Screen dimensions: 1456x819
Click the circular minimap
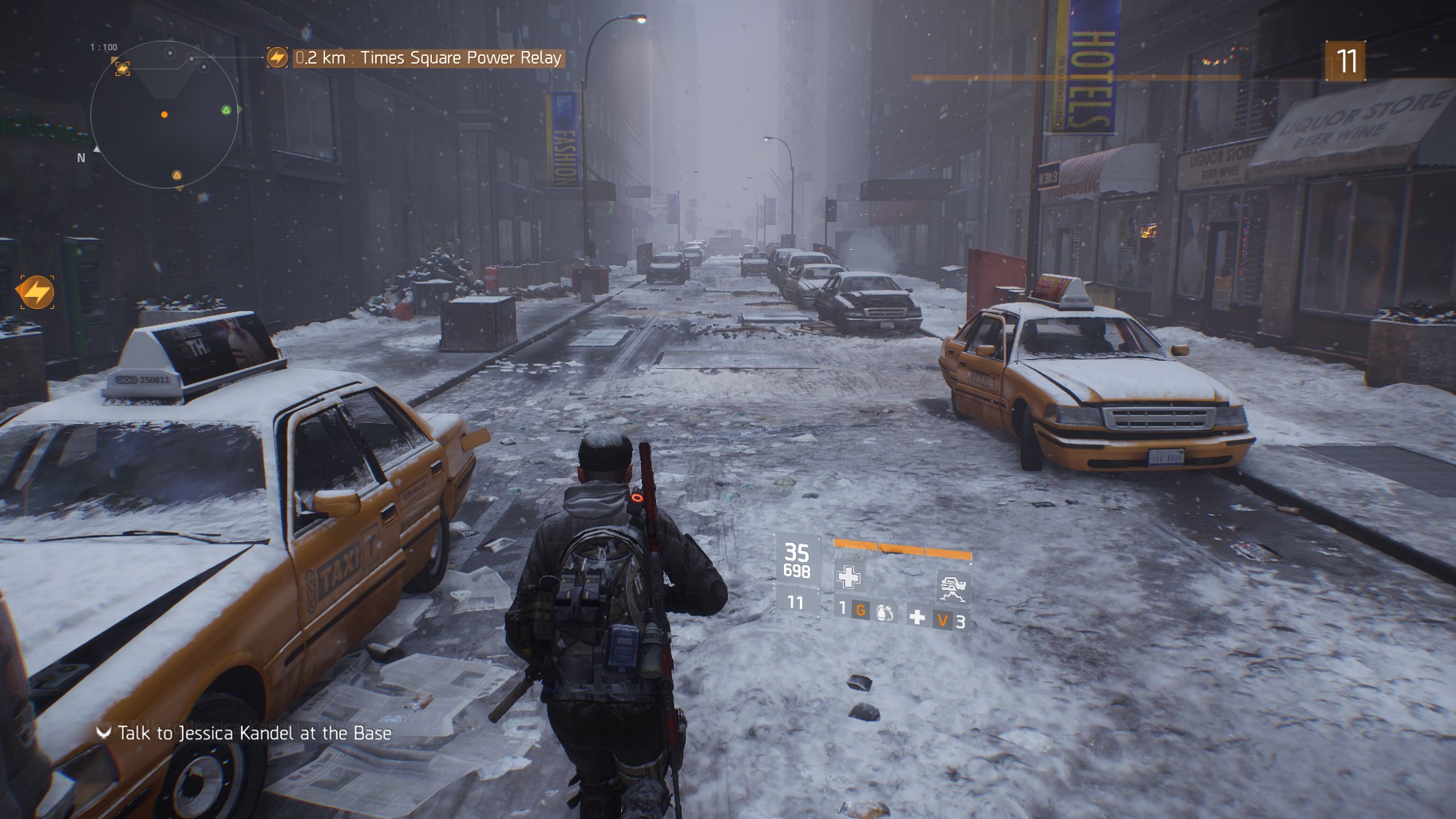point(164,115)
